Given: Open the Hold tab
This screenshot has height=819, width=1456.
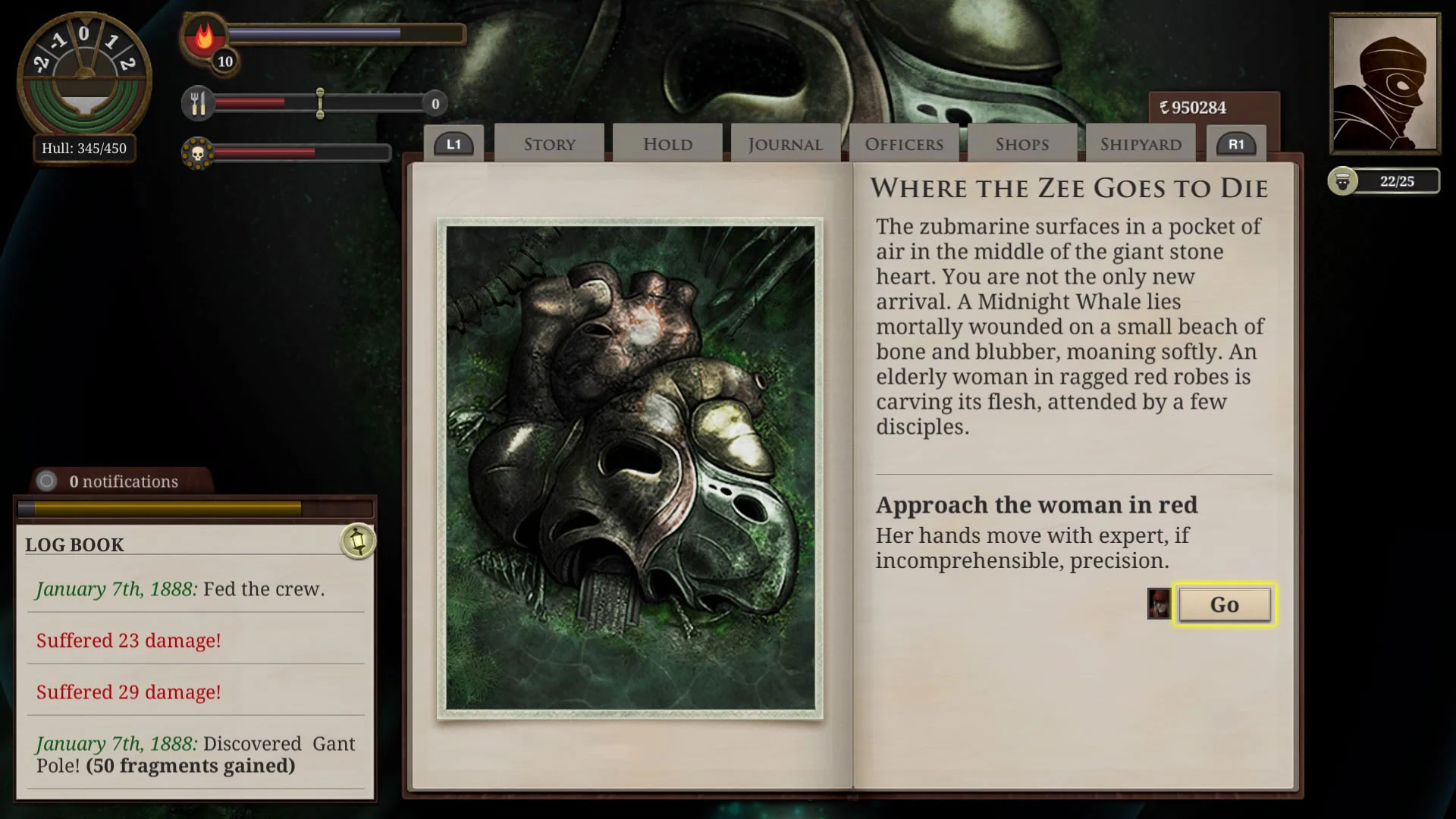Looking at the screenshot, I should [667, 144].
